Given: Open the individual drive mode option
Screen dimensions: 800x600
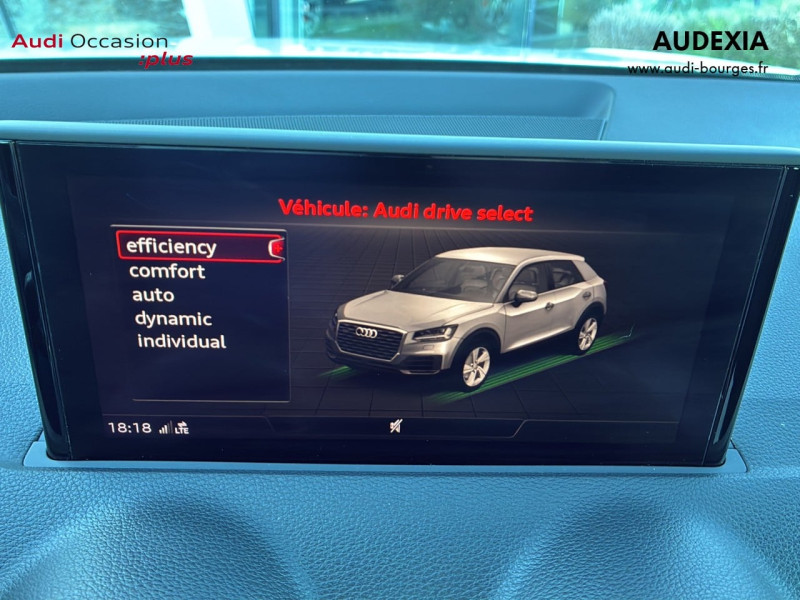Looking at the screenshot, I should tap(181, 342).
